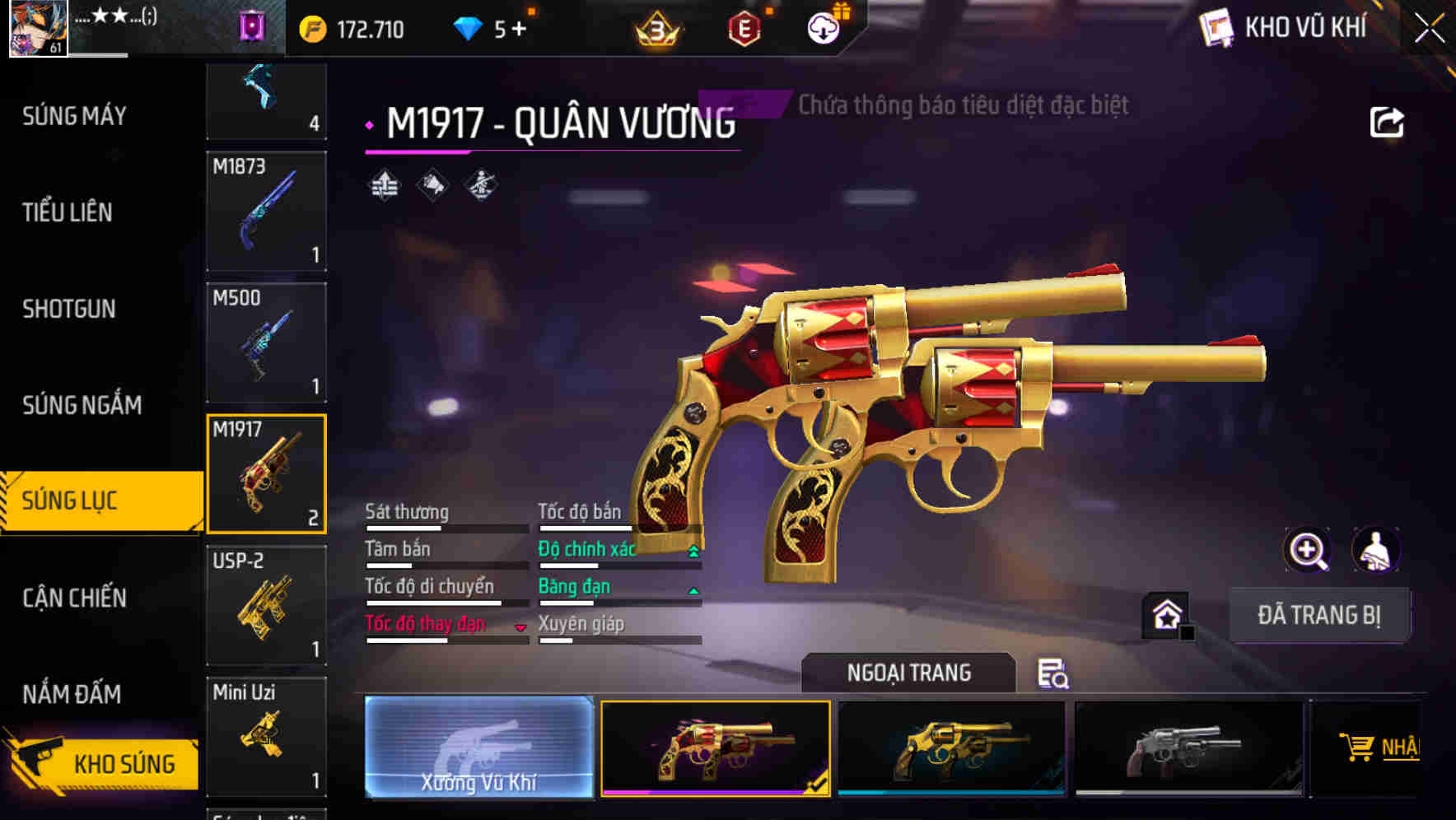The width and height of the screenshot is (1456, 820).
Task: Open Xưởng Vũ Khí
Action: (x=478, y=748)
